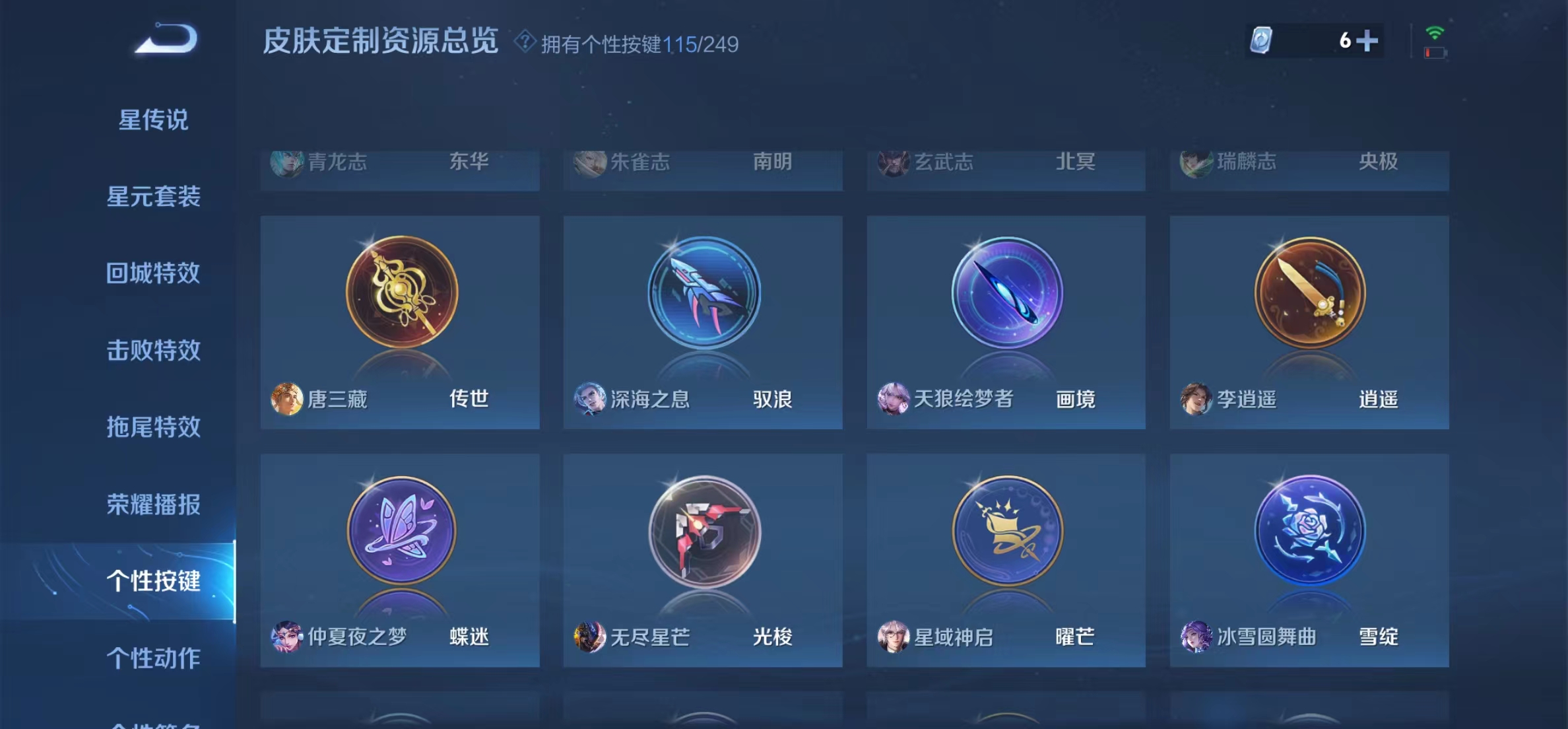Viewport: 1568px width, 729px height.
Task: Toggle the 朱雀志 南明 category row
Action: tap(702, 163)
